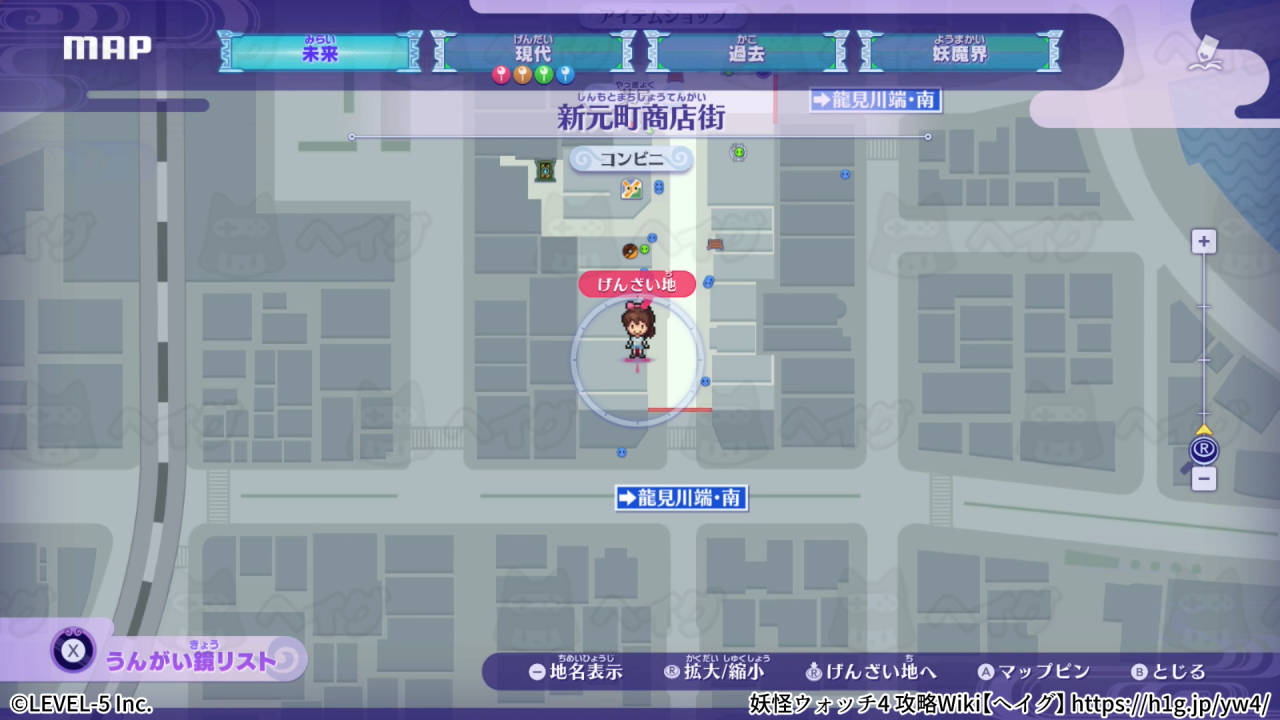The width and height of the screenshot is (1280, 720).
Task: Open the donut shop icon below the convenience store
Action: coord(630,252)
